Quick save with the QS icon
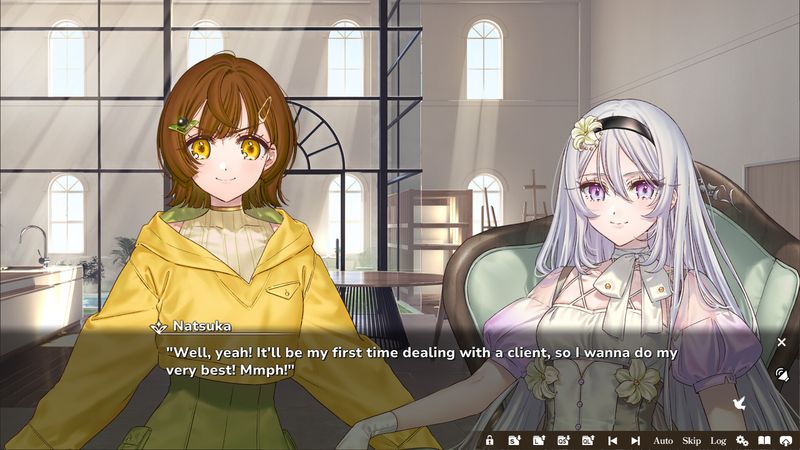Screen dimensions: 800x450 (562, 440)
